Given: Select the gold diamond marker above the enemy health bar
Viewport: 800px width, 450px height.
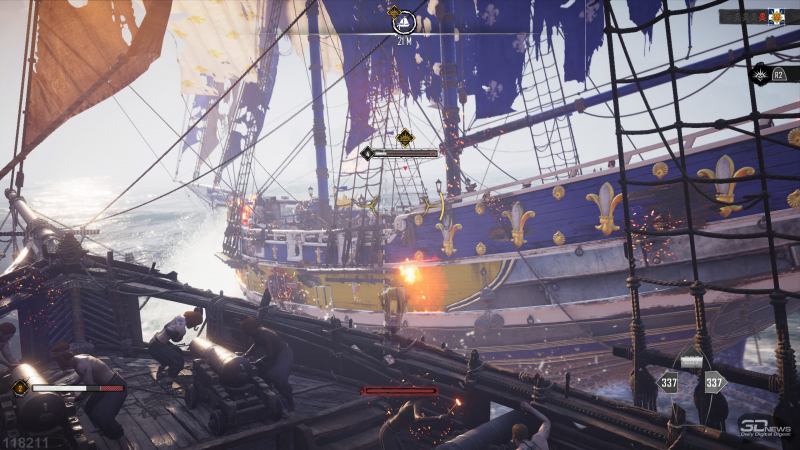Looking at the screenshot, I should click(404, 138).
